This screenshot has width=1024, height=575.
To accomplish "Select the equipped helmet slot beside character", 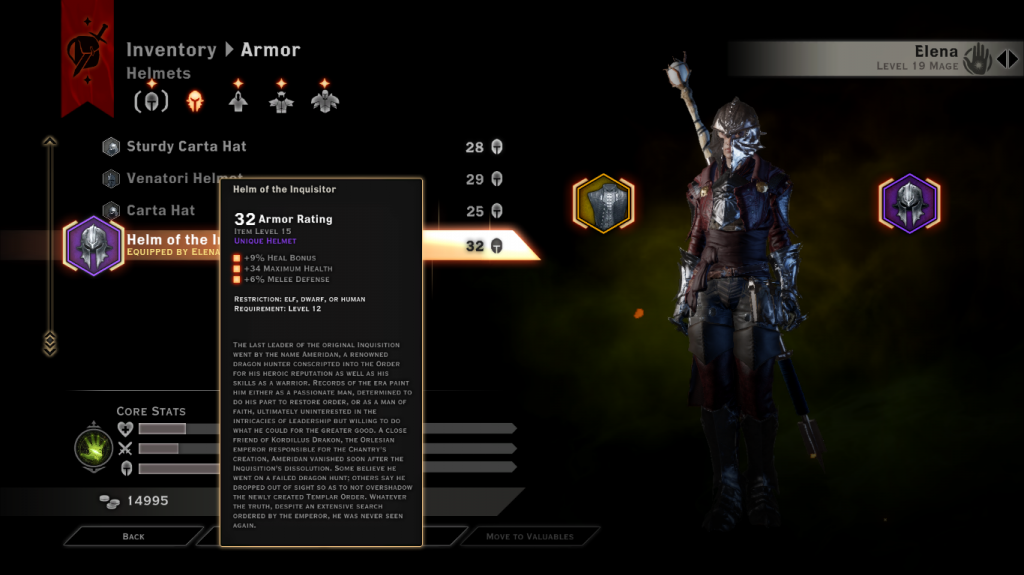I will point(909,204).
